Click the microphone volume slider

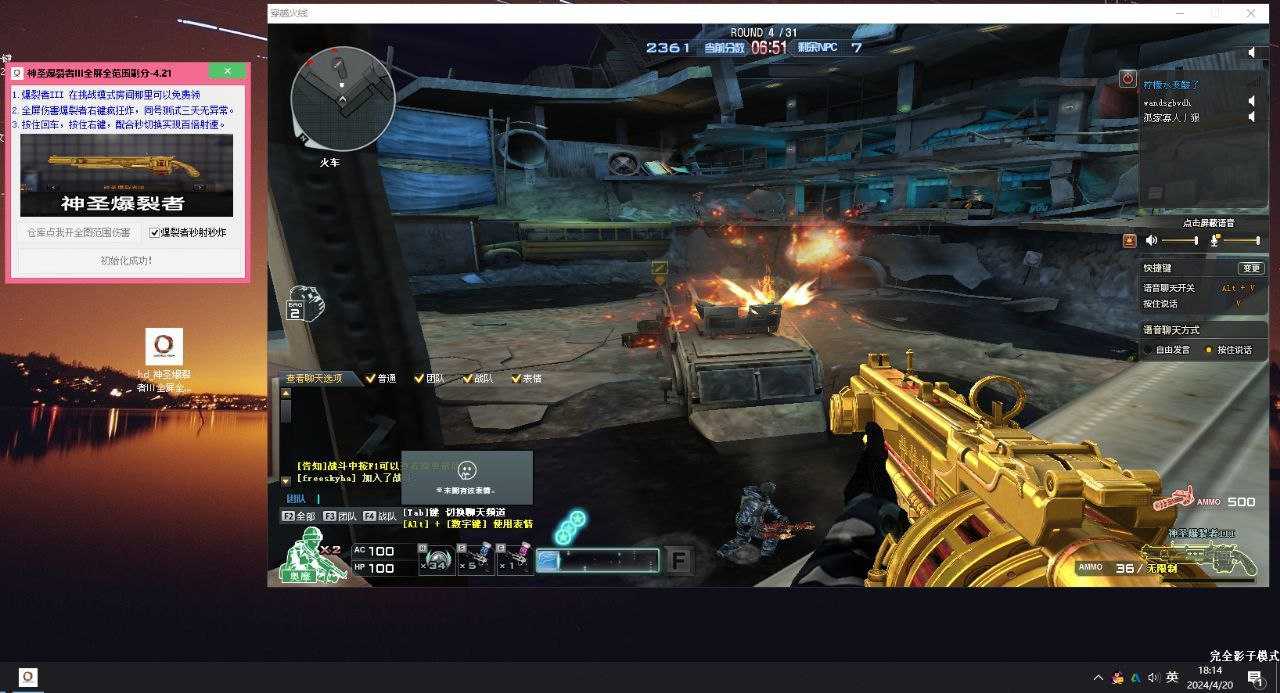pyautogui.click(x=1242, y=240)
